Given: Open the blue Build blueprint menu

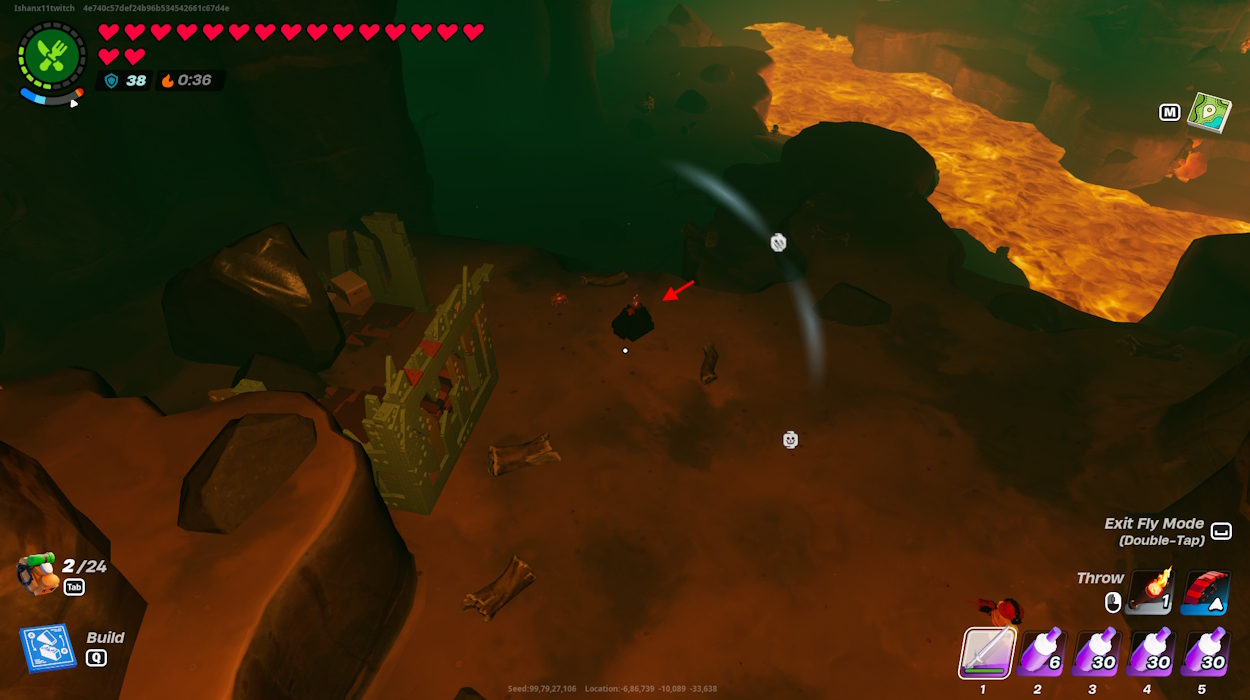Looking at the screenshot, I should pos(48,649).
